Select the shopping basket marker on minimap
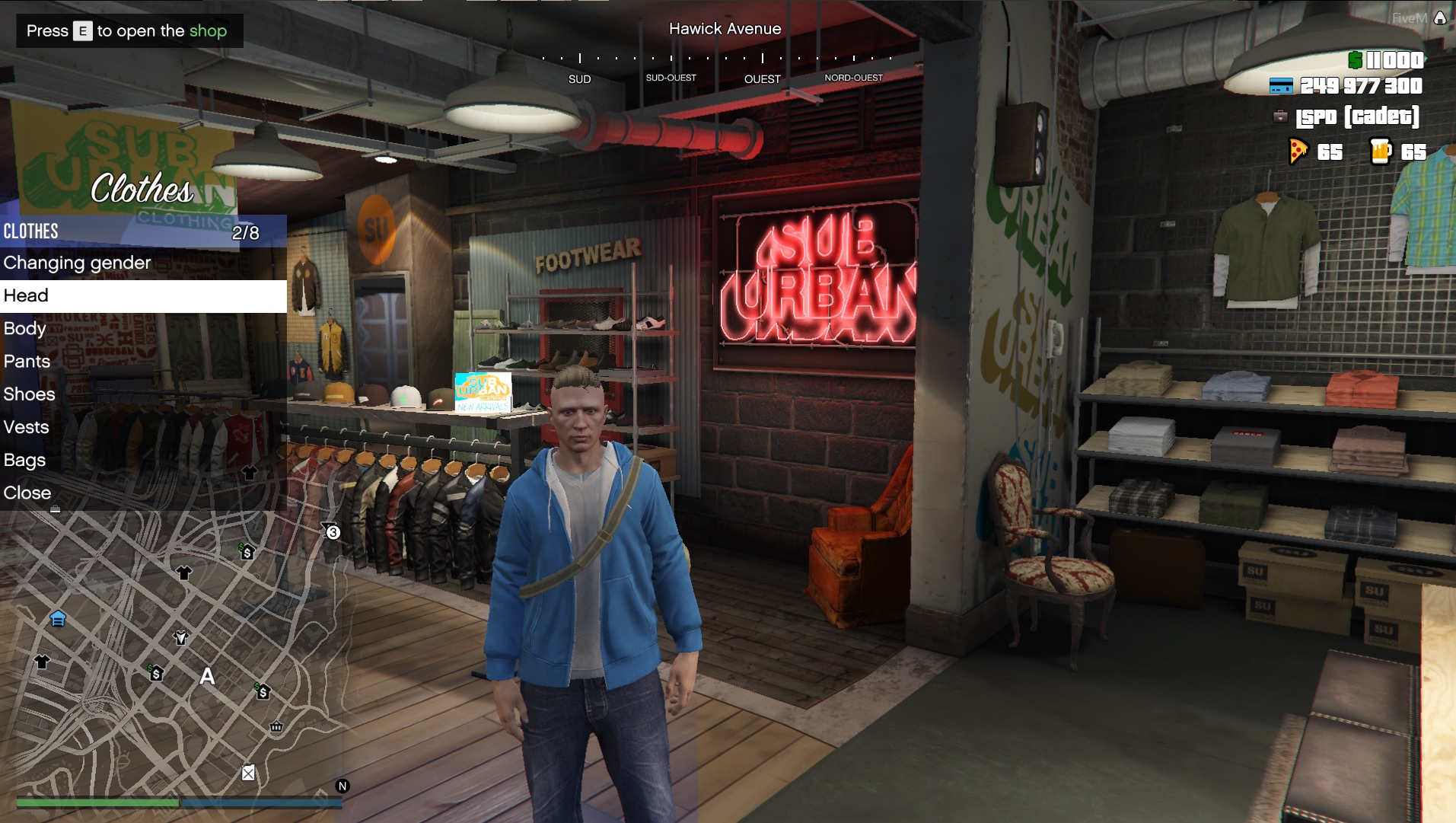This screenshot has width=1456, height=823. click(276, 726)
